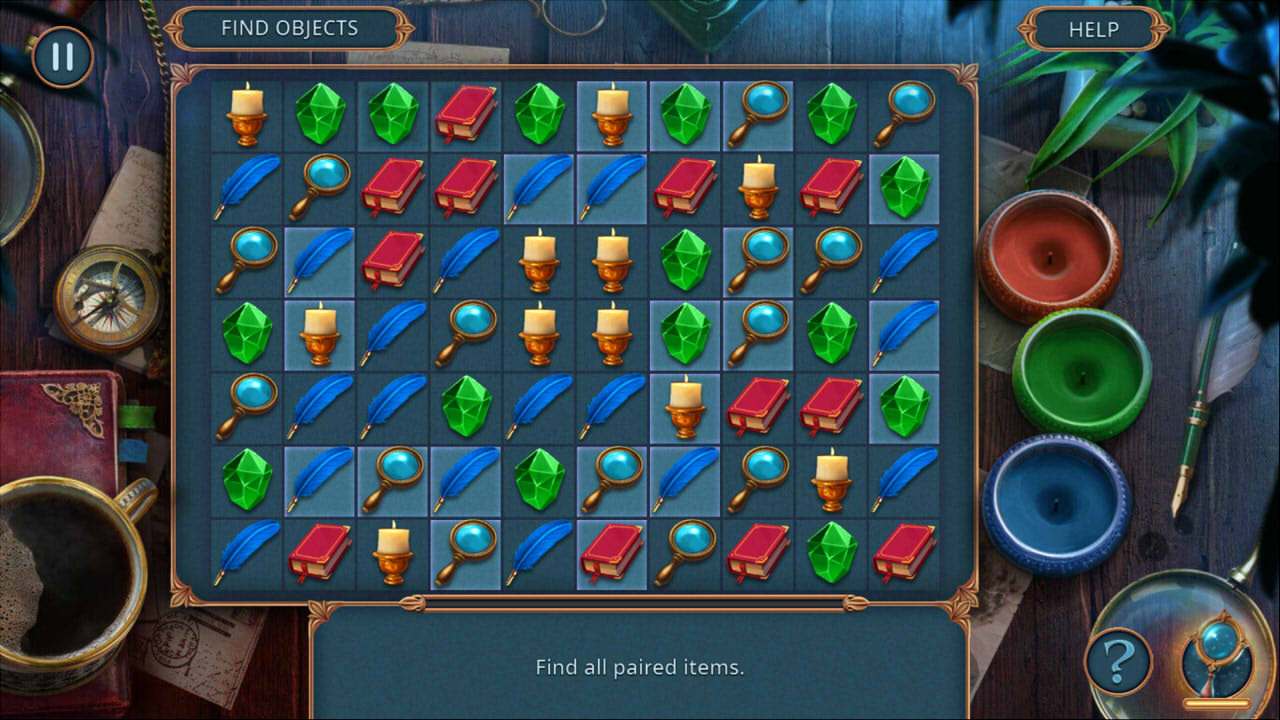Viewport: 1280px width, 720px height.
Task: Pause the game
Action: click(60, 57)
